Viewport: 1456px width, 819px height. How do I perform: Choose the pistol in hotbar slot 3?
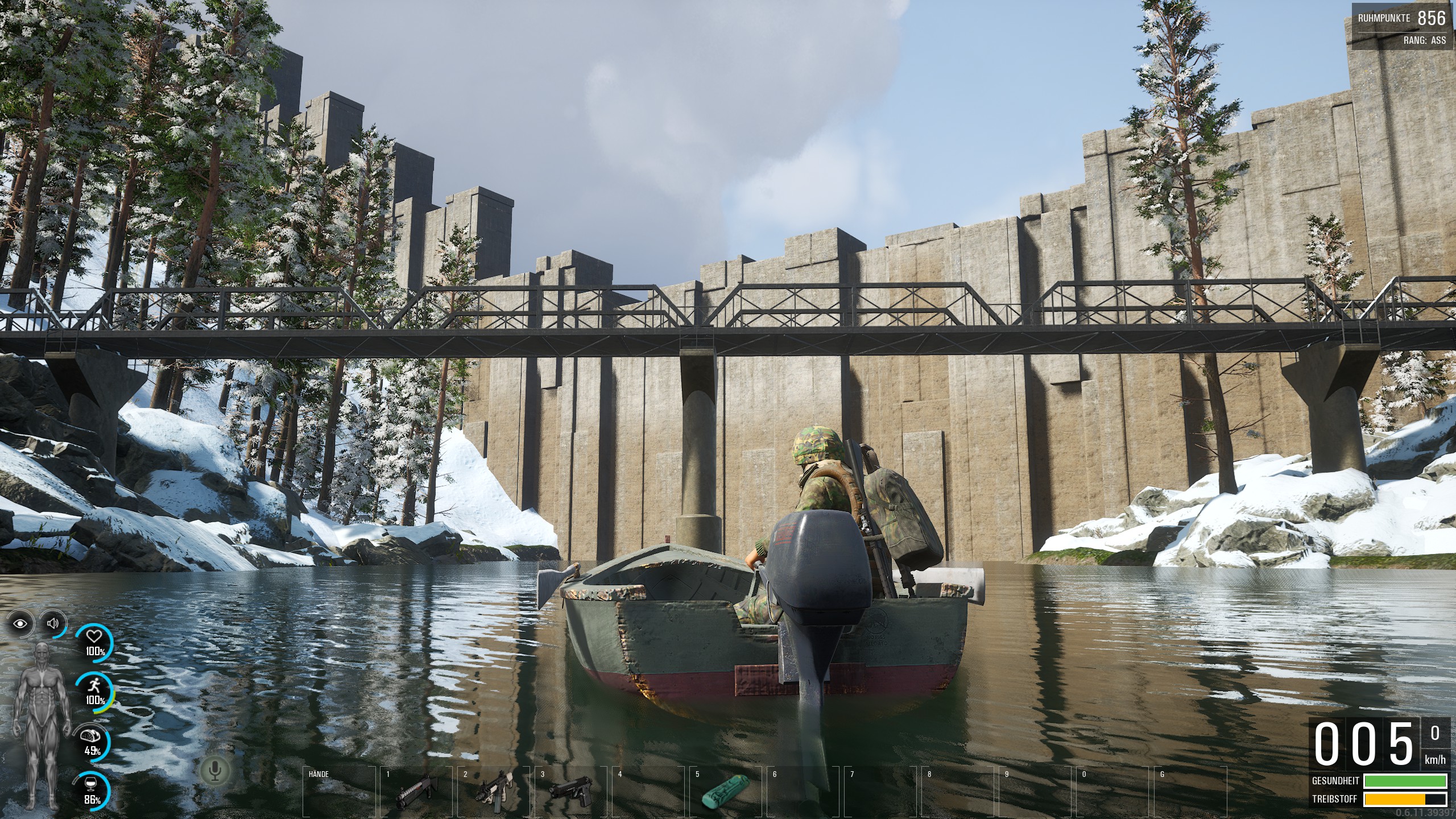[570, 791]
